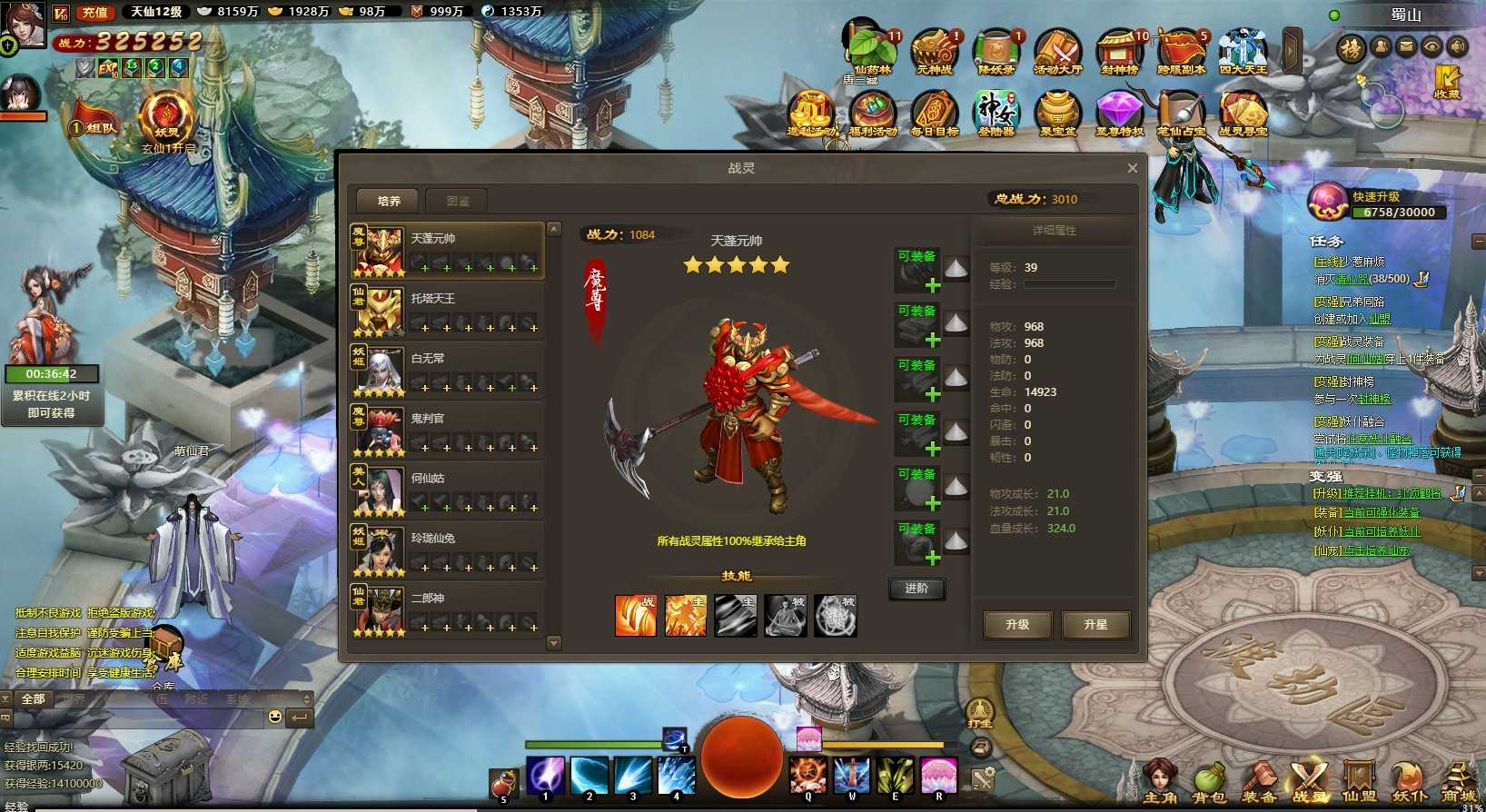Viewport: 1486px width, 812px height.
Task: Open the 背包 bag menu
Action: pyautogui.click(x=1209, y=783)
